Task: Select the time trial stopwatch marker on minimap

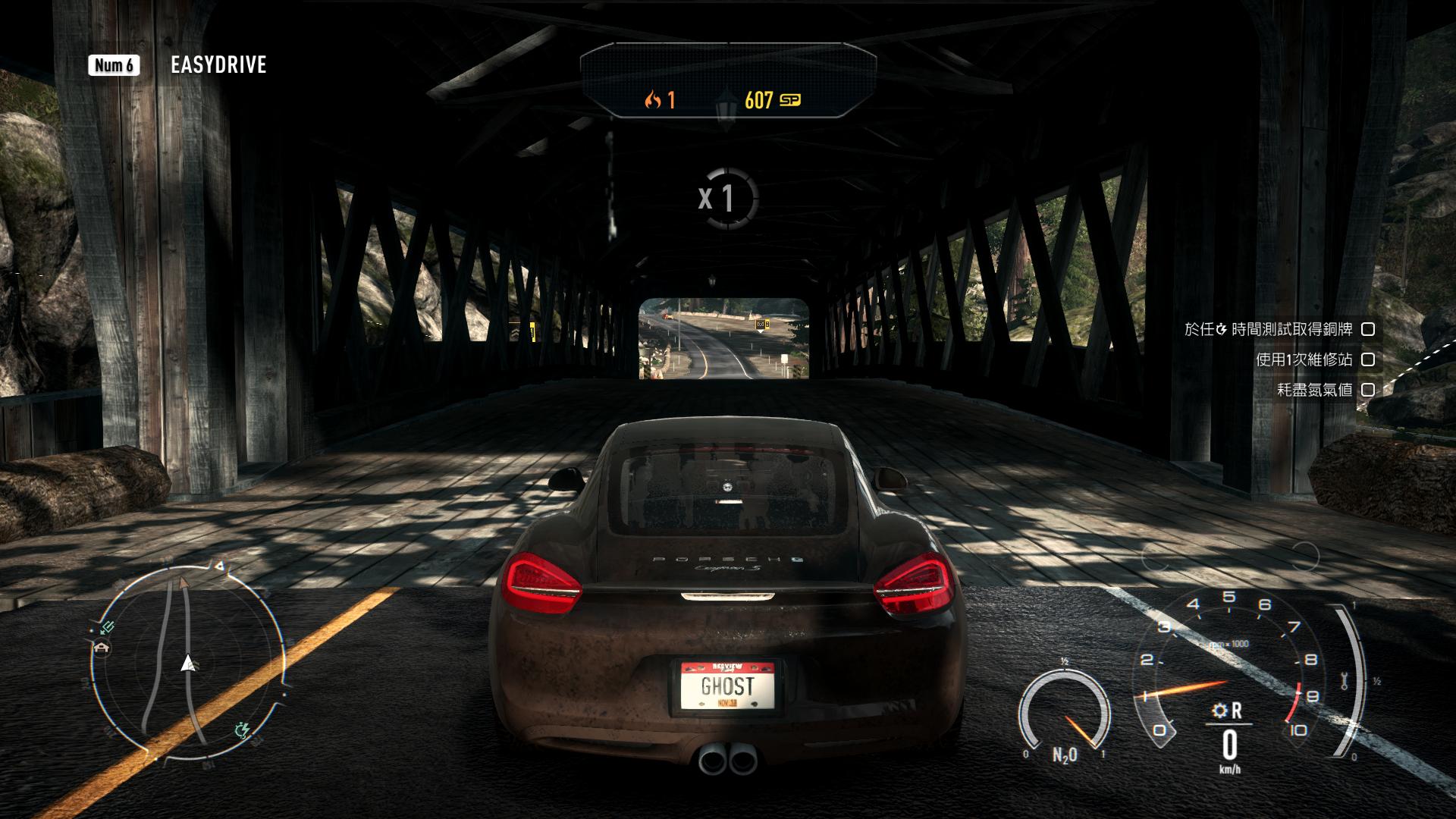Action: (x=243, y=730)
